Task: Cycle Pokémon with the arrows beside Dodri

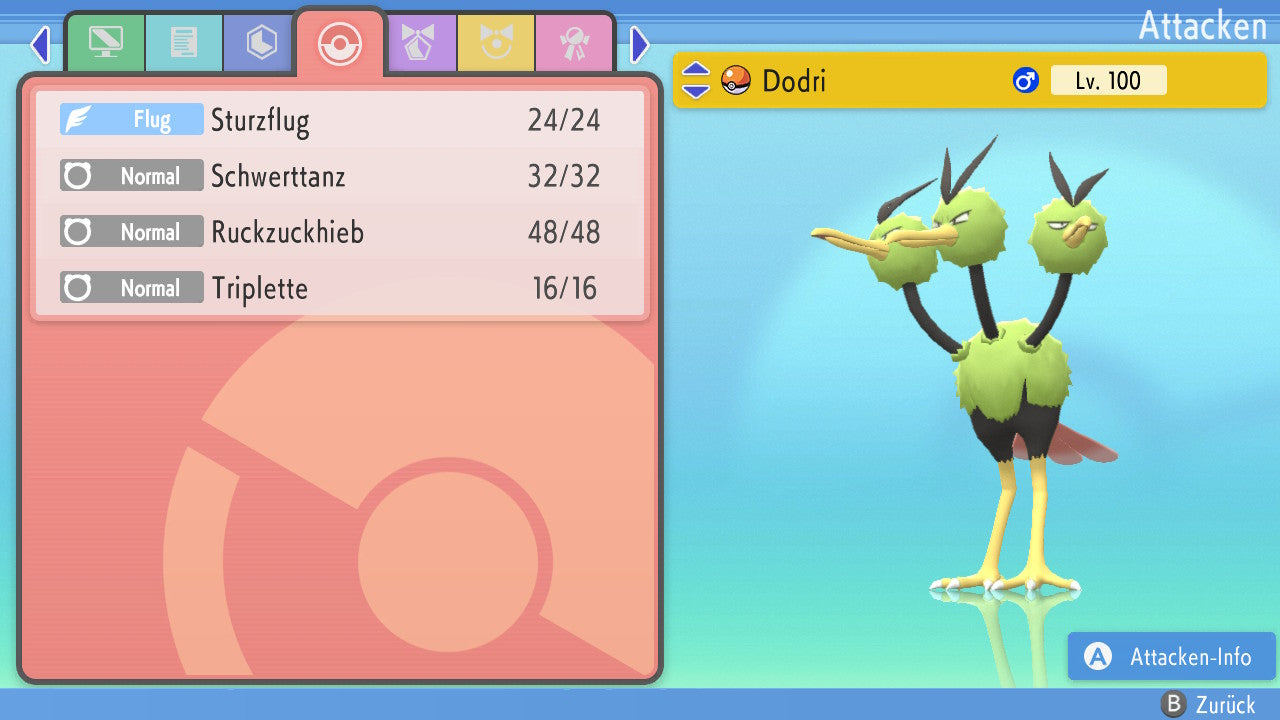Action: coord(696,80)
